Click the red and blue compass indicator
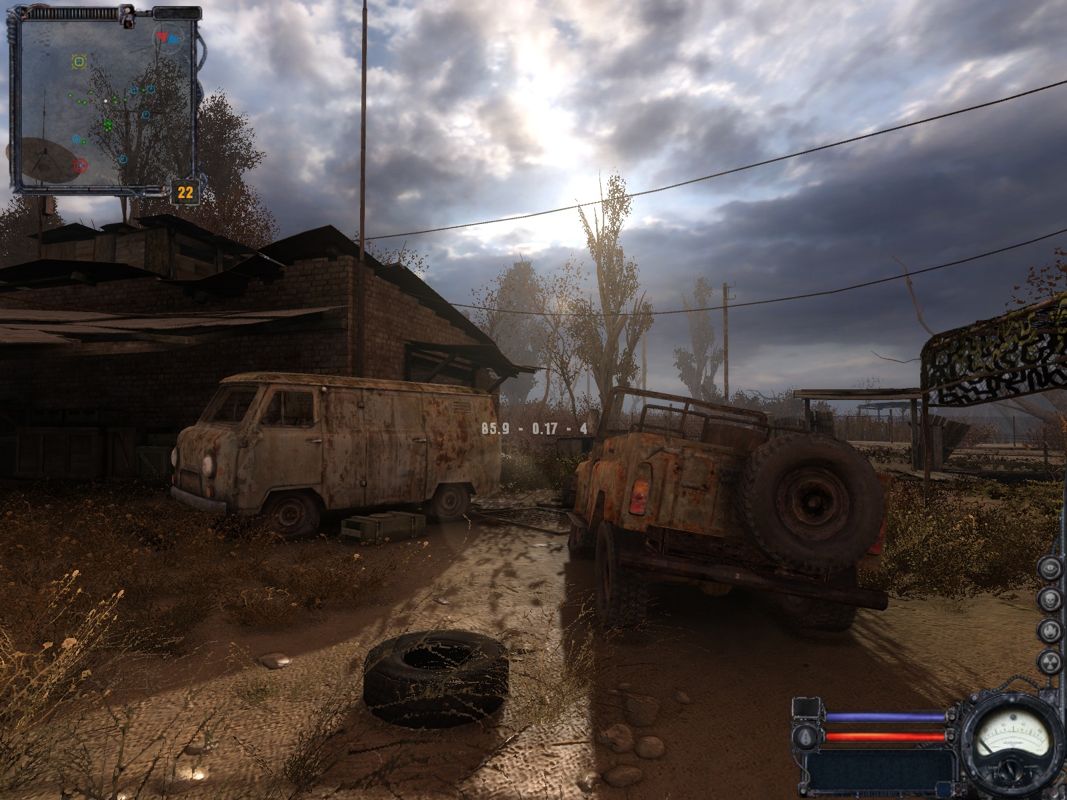The width and height of the screenshot is (1067, 800). click(168, 38)
